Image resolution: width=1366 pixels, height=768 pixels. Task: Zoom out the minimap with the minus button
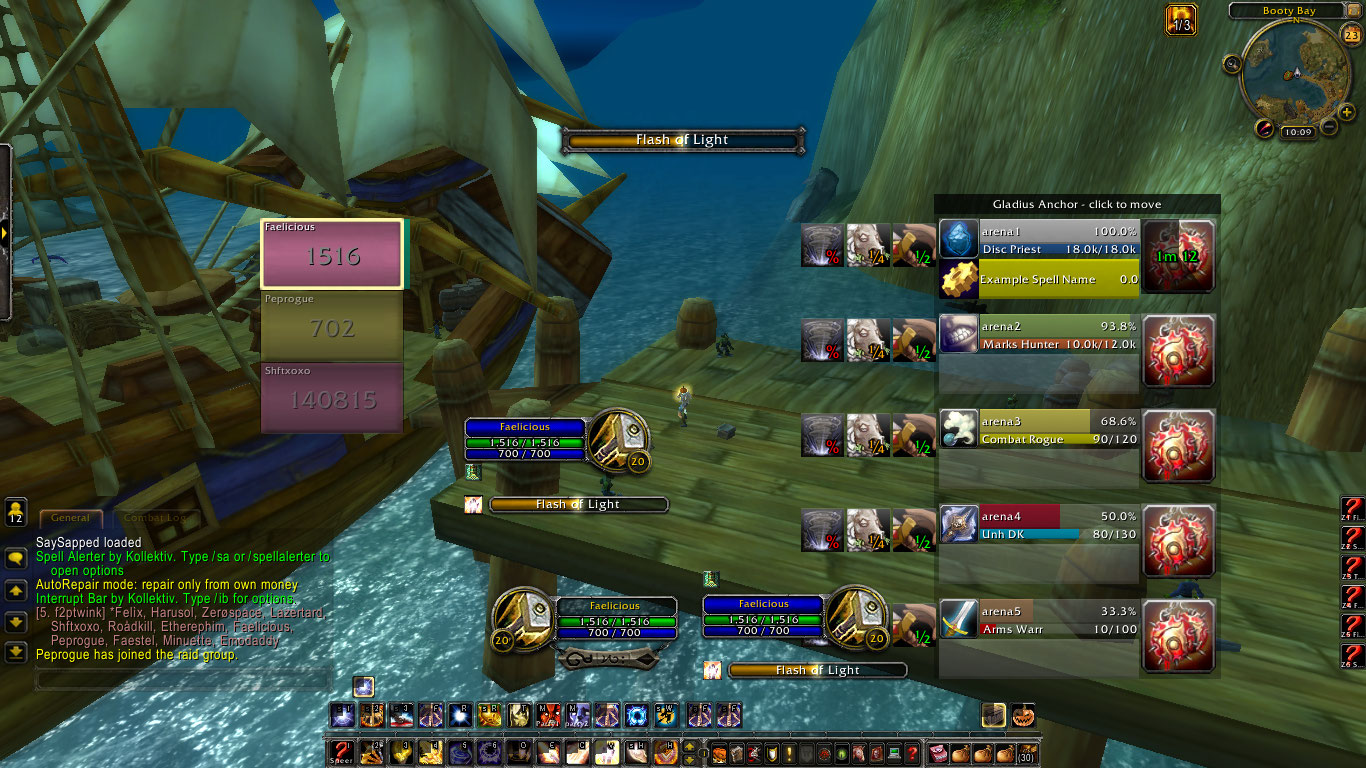tap(1329, 127)
